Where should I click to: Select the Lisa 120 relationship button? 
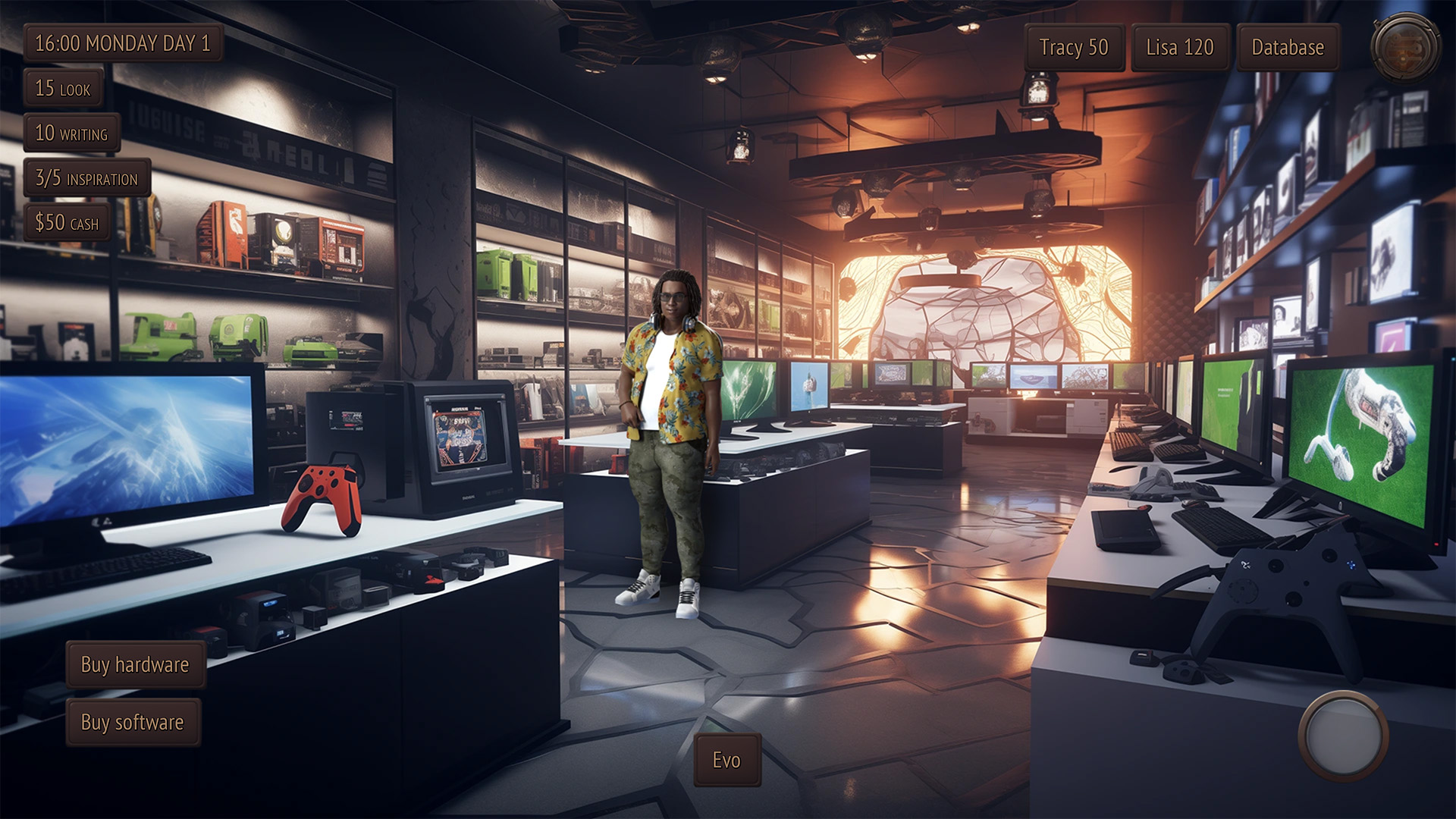(1179, 47)
